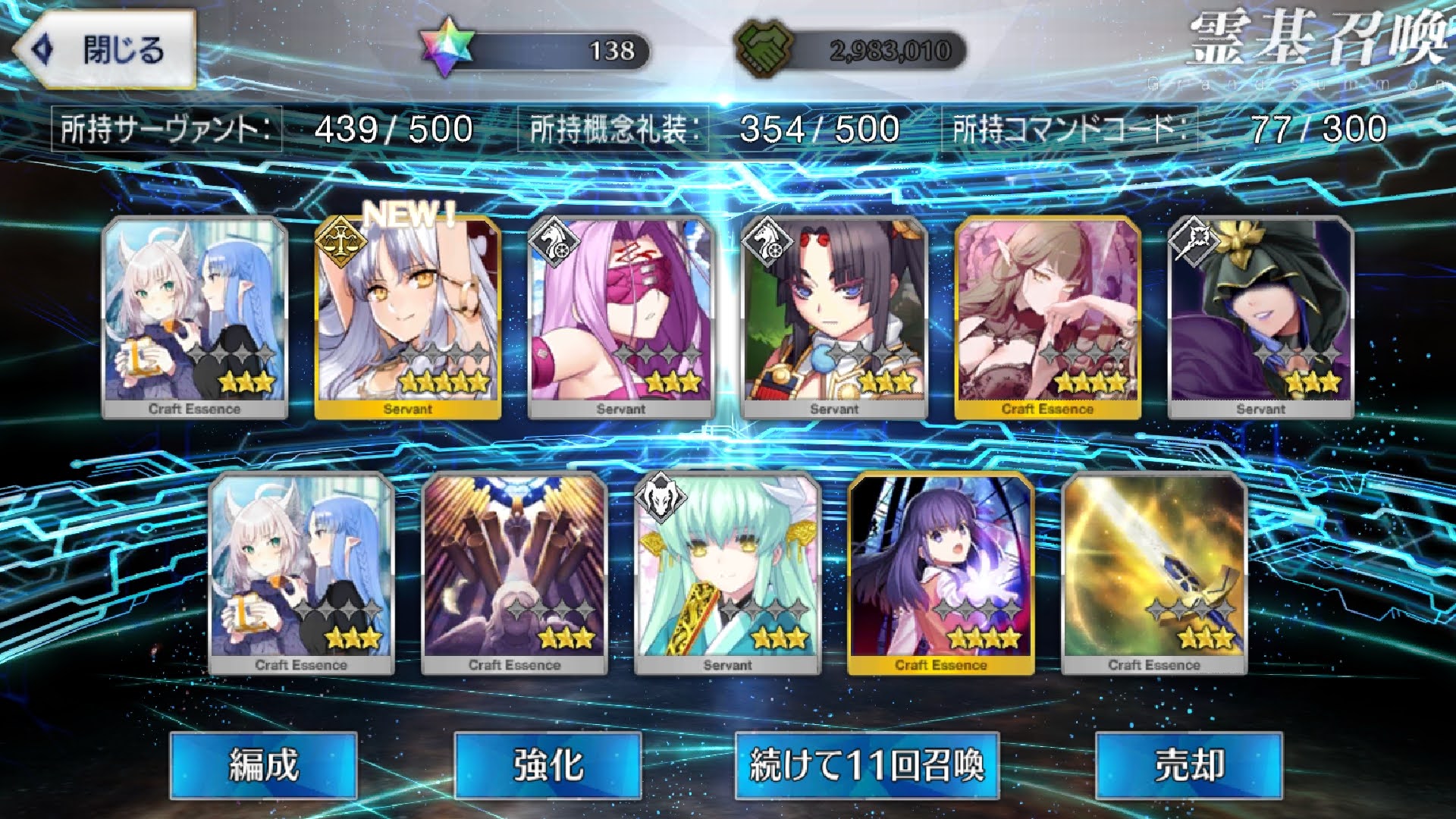Screen dimensions: 1456x819
Task: Close the summon results with 閉じる
Action: (x=106, y=50)
